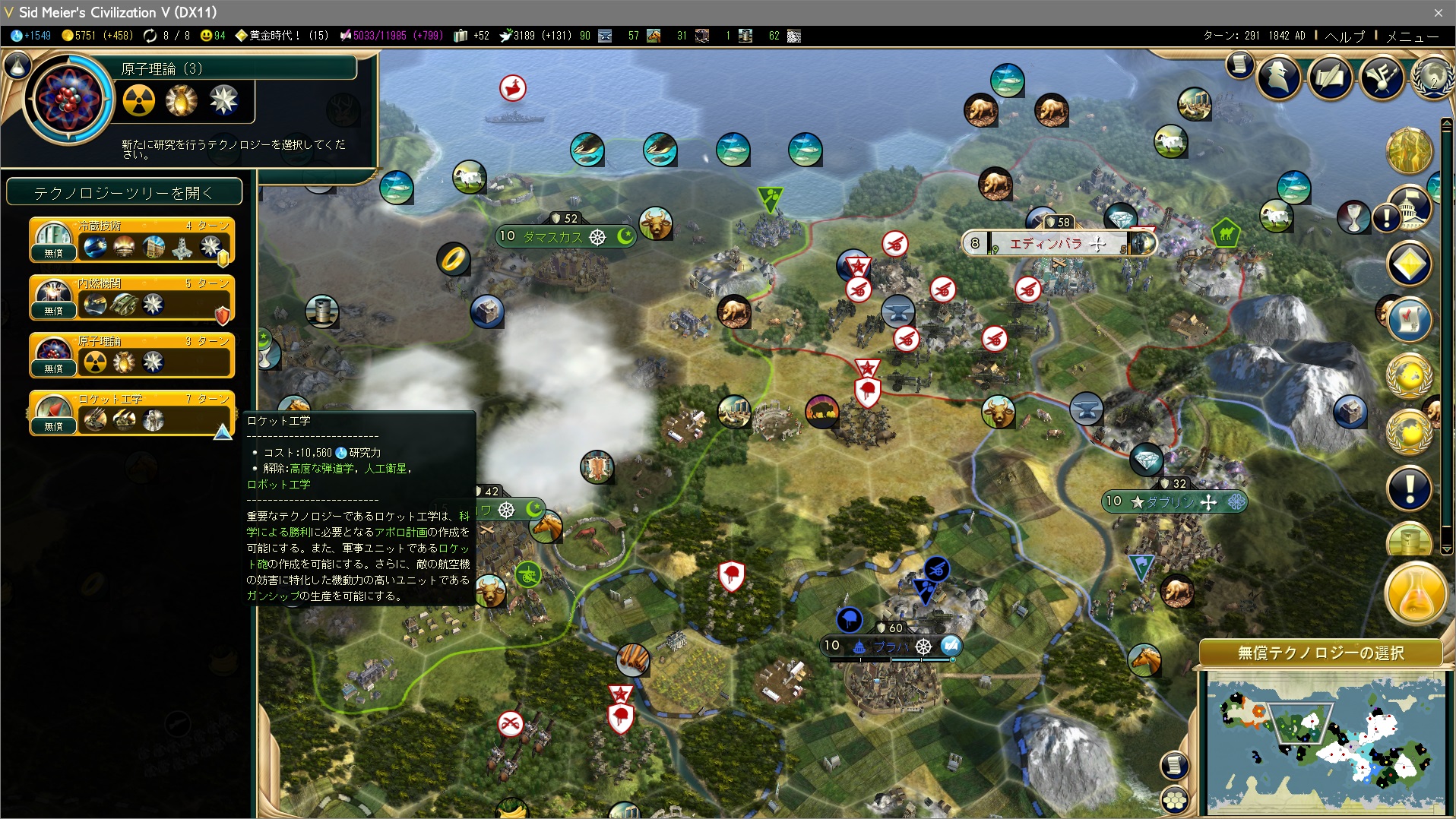Open the ヘルプ (Help) menu
This screenshot has height=819, width=1456.
1344,36
